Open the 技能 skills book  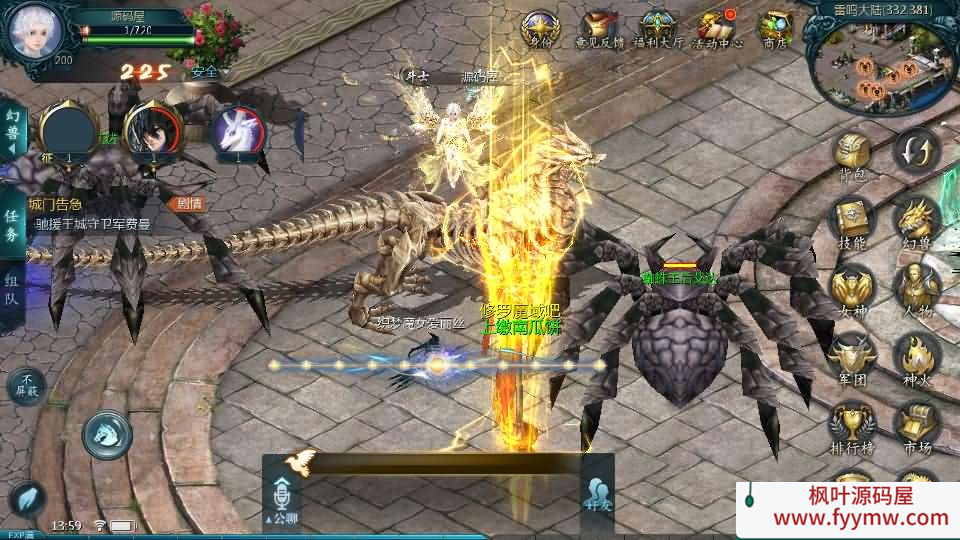[x=853, y=220]
